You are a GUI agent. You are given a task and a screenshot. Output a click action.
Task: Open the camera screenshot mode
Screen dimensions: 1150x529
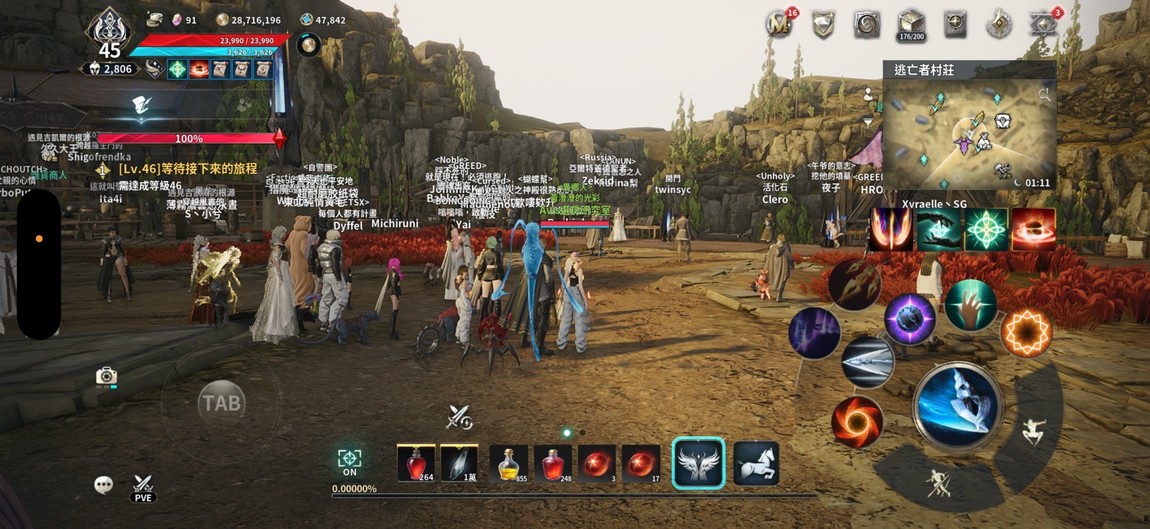click(106, 376)
